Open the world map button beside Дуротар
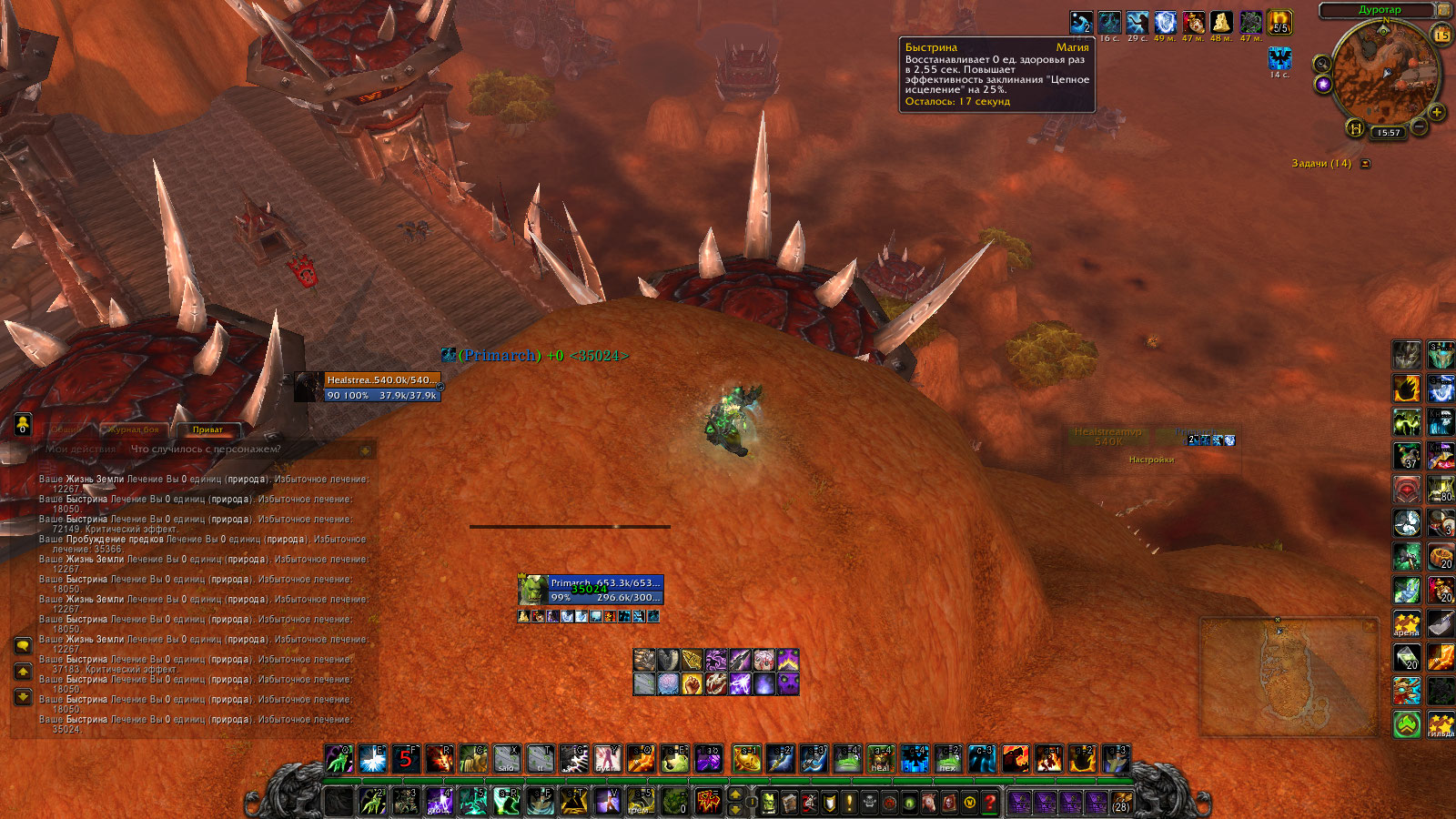Screen dimensions: 1456x819 [x=1443, y=10]
